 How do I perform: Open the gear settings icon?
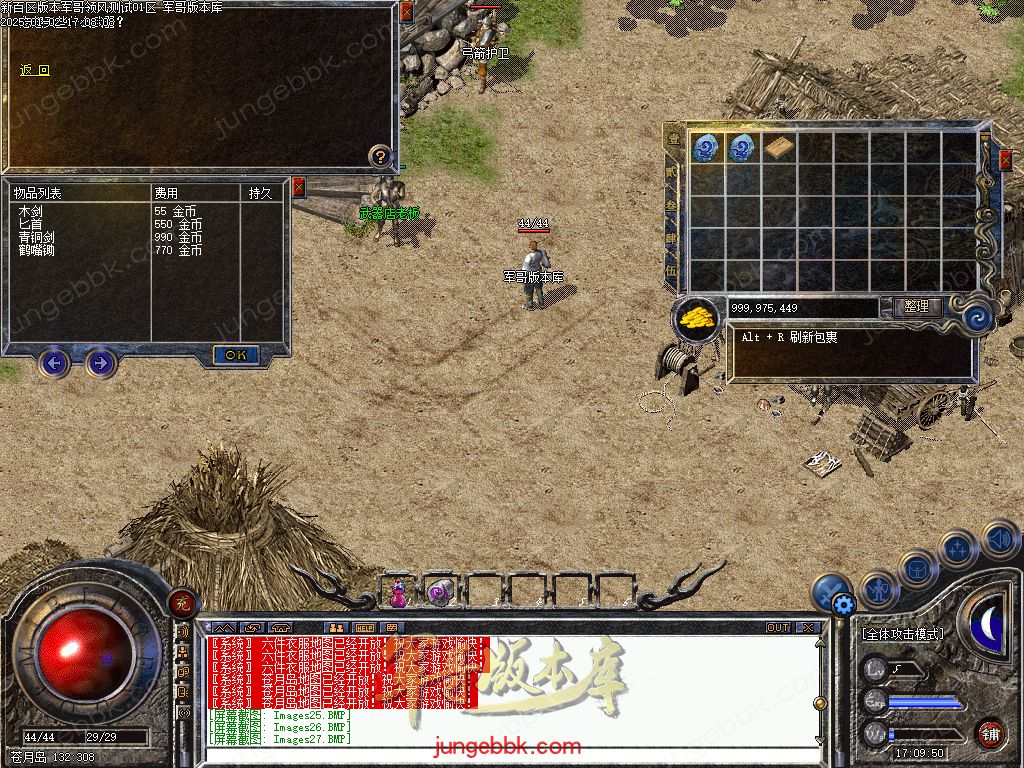843,603
